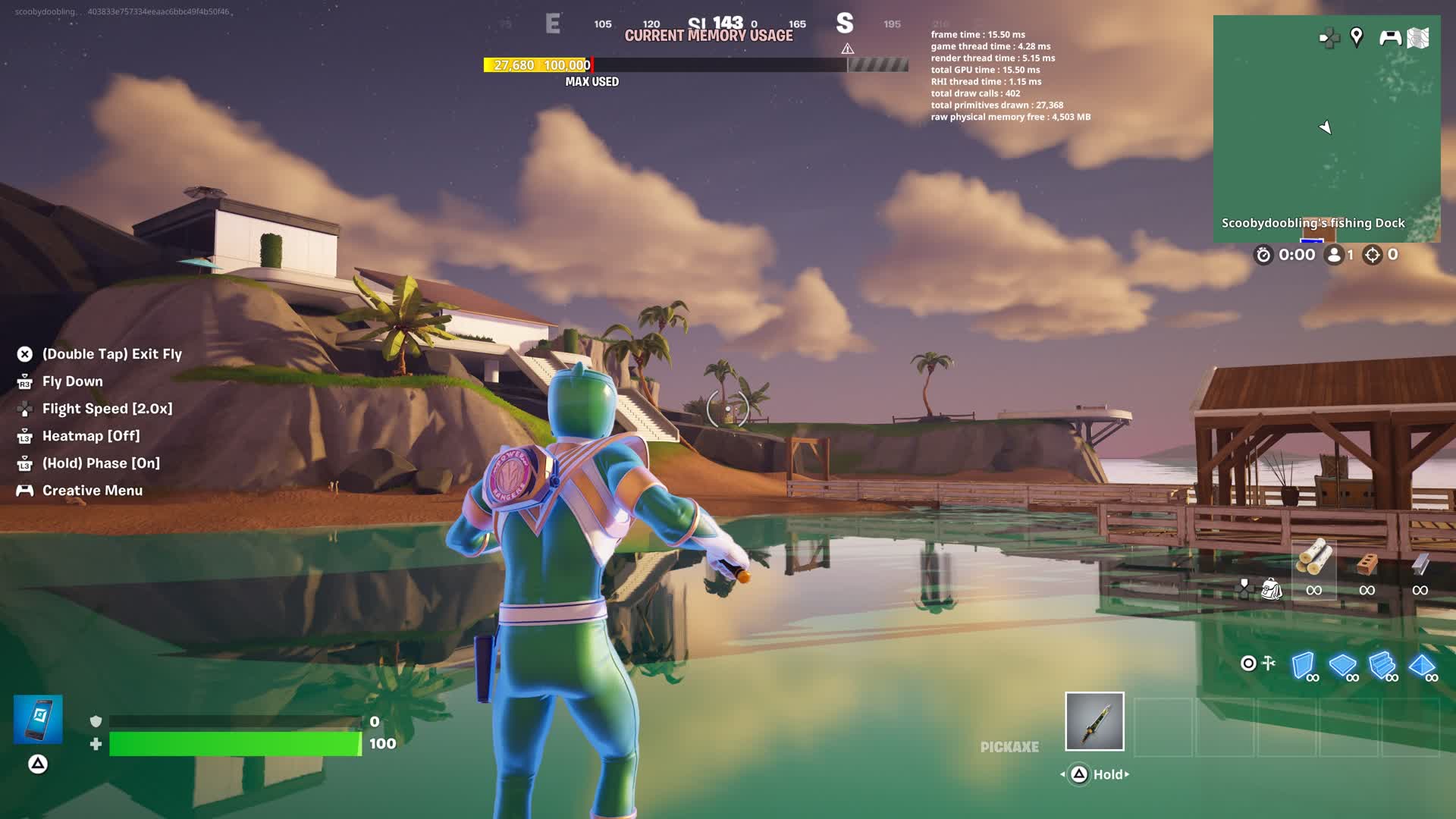Choose the Fly Down option

tap(72, 381)
